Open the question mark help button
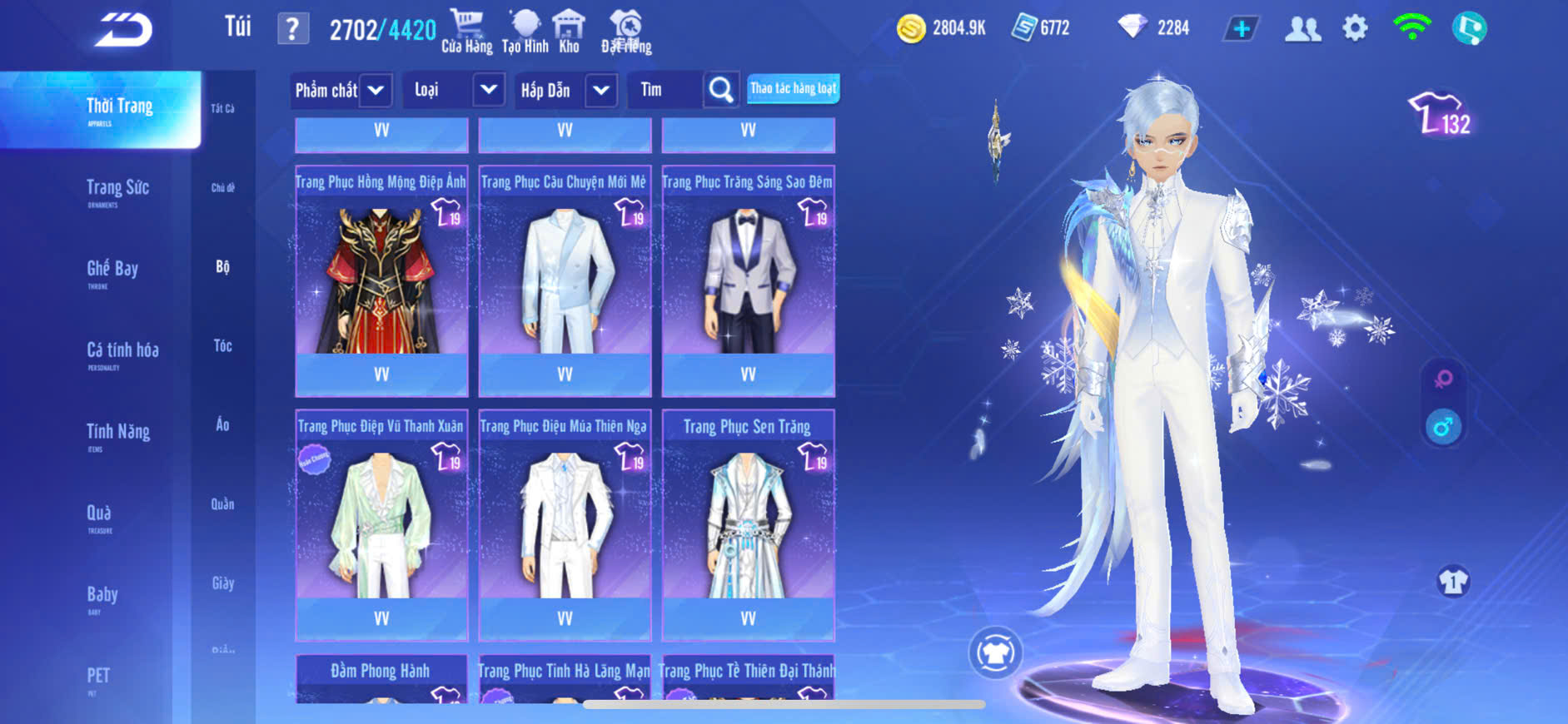Image resolution: width=1568 pixels, height=724 pixels. coord(292,30)
